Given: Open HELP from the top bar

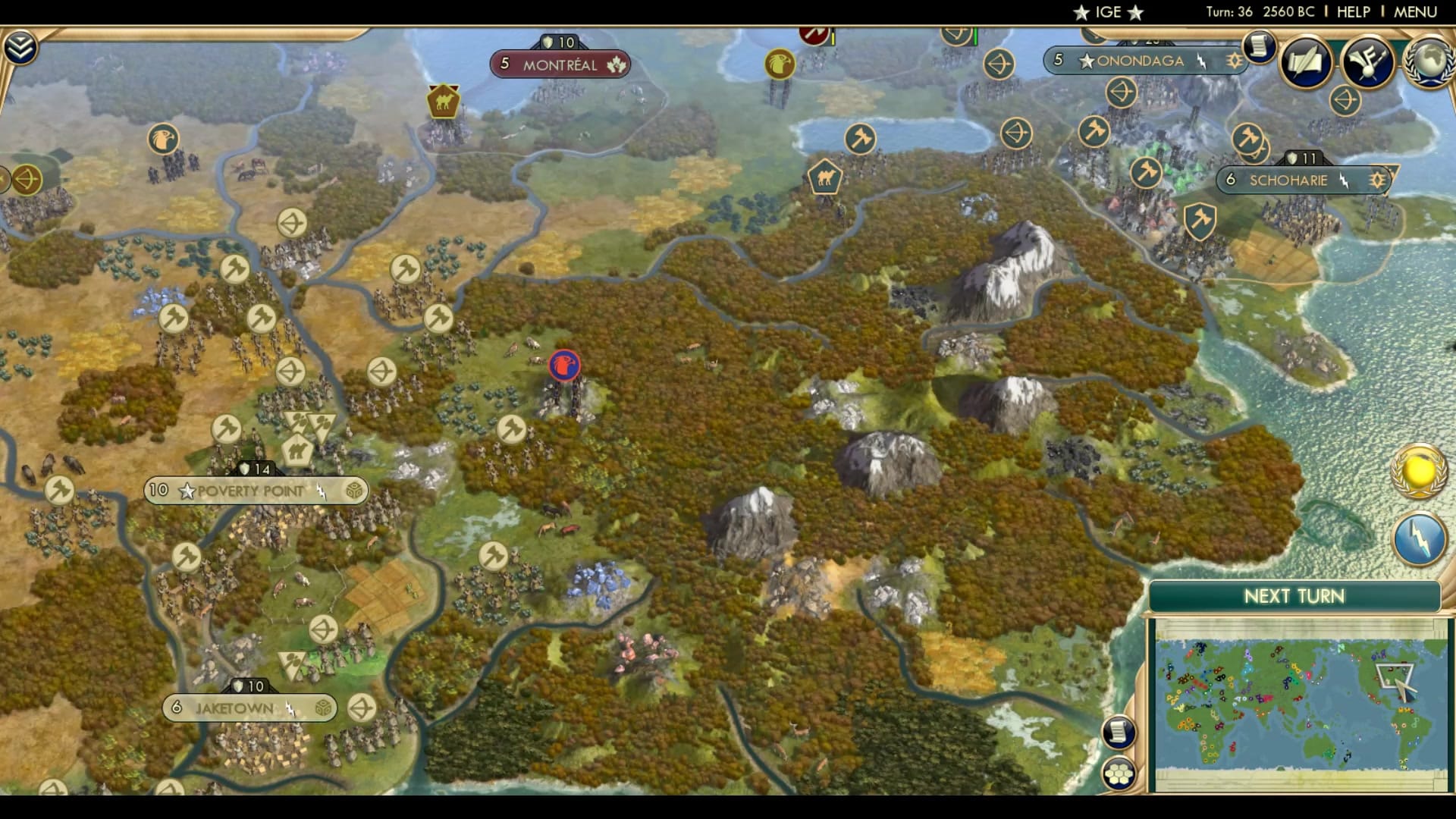Looking at the screenshot, I should point(1354,11).
